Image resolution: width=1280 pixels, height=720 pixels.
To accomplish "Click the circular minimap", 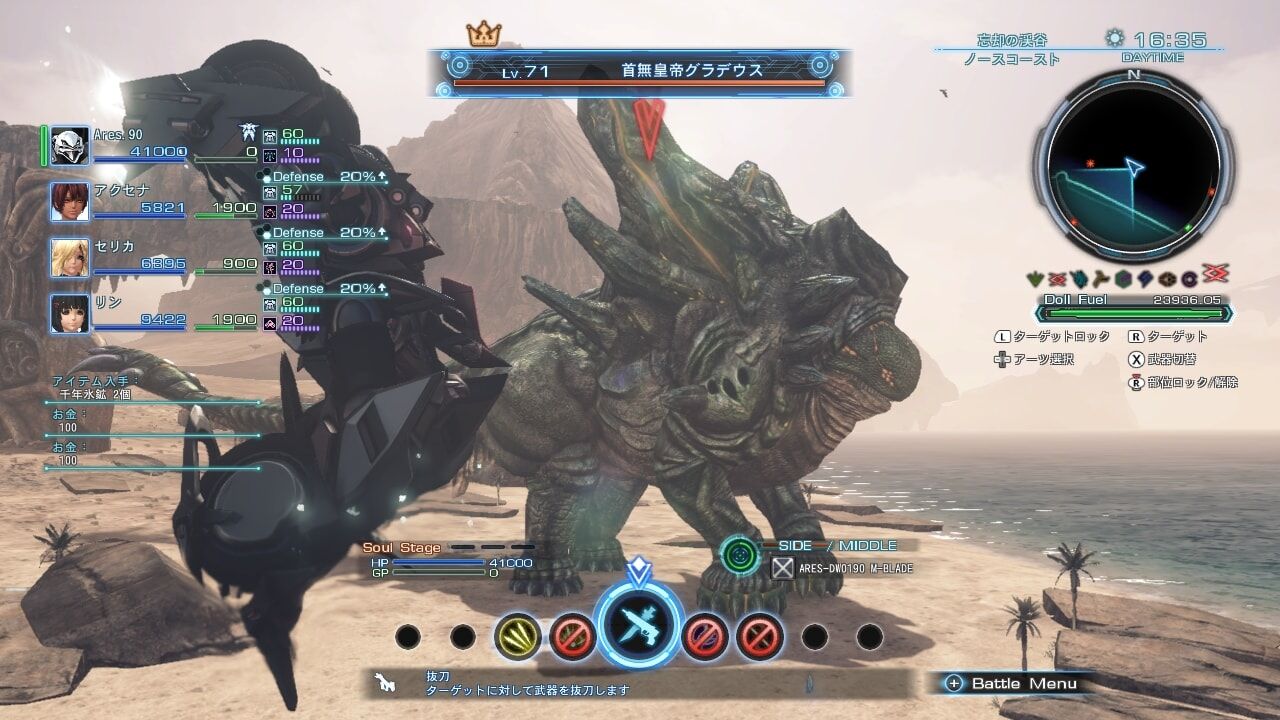I will coord(1133,166).
